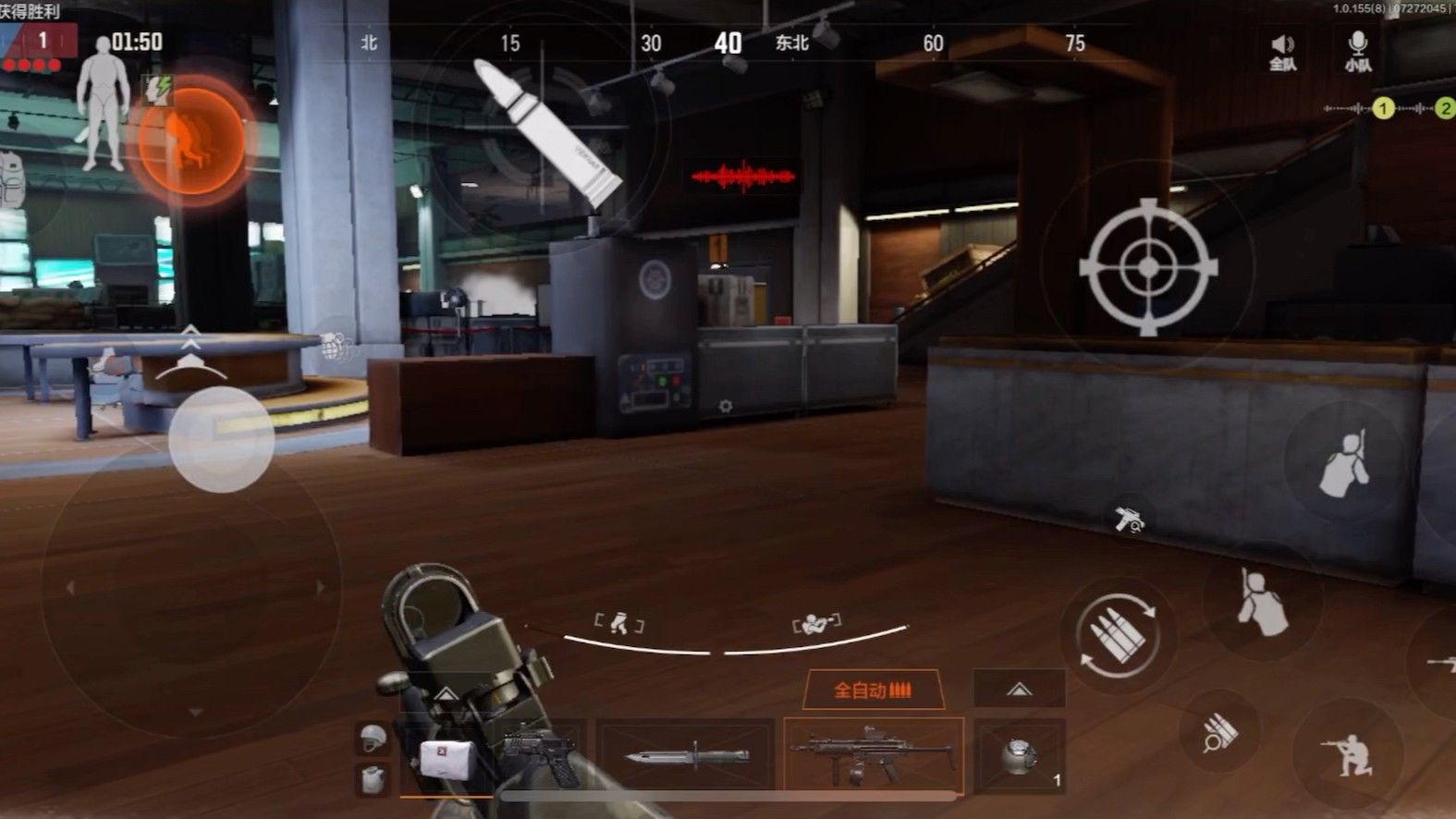Tap the movement joystick thumb
This screenshot has height=819, width=1456.
coord(222,439)
